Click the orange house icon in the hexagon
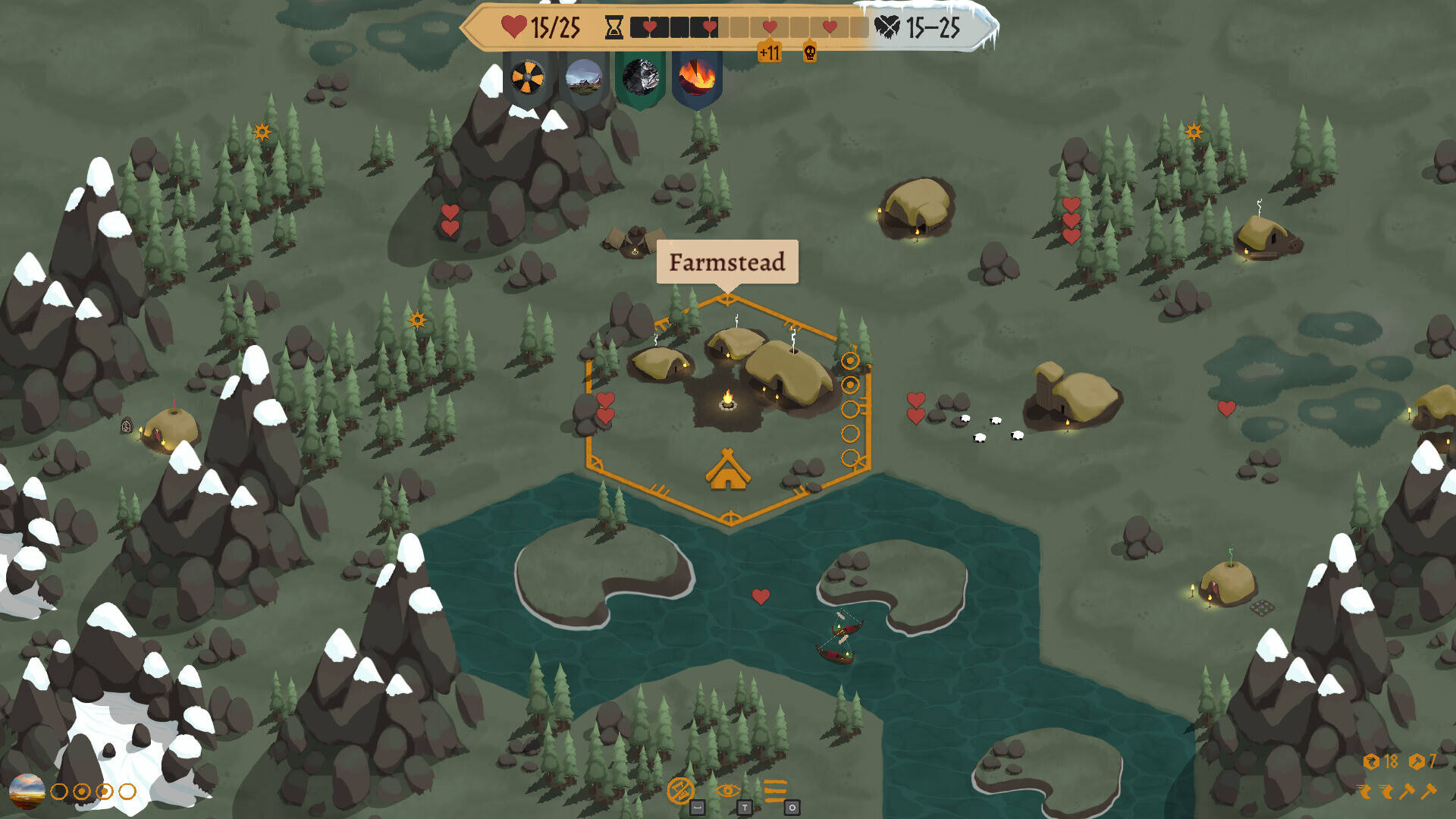Viewport: 1456px width, 819px height. (x=728, y=470)
